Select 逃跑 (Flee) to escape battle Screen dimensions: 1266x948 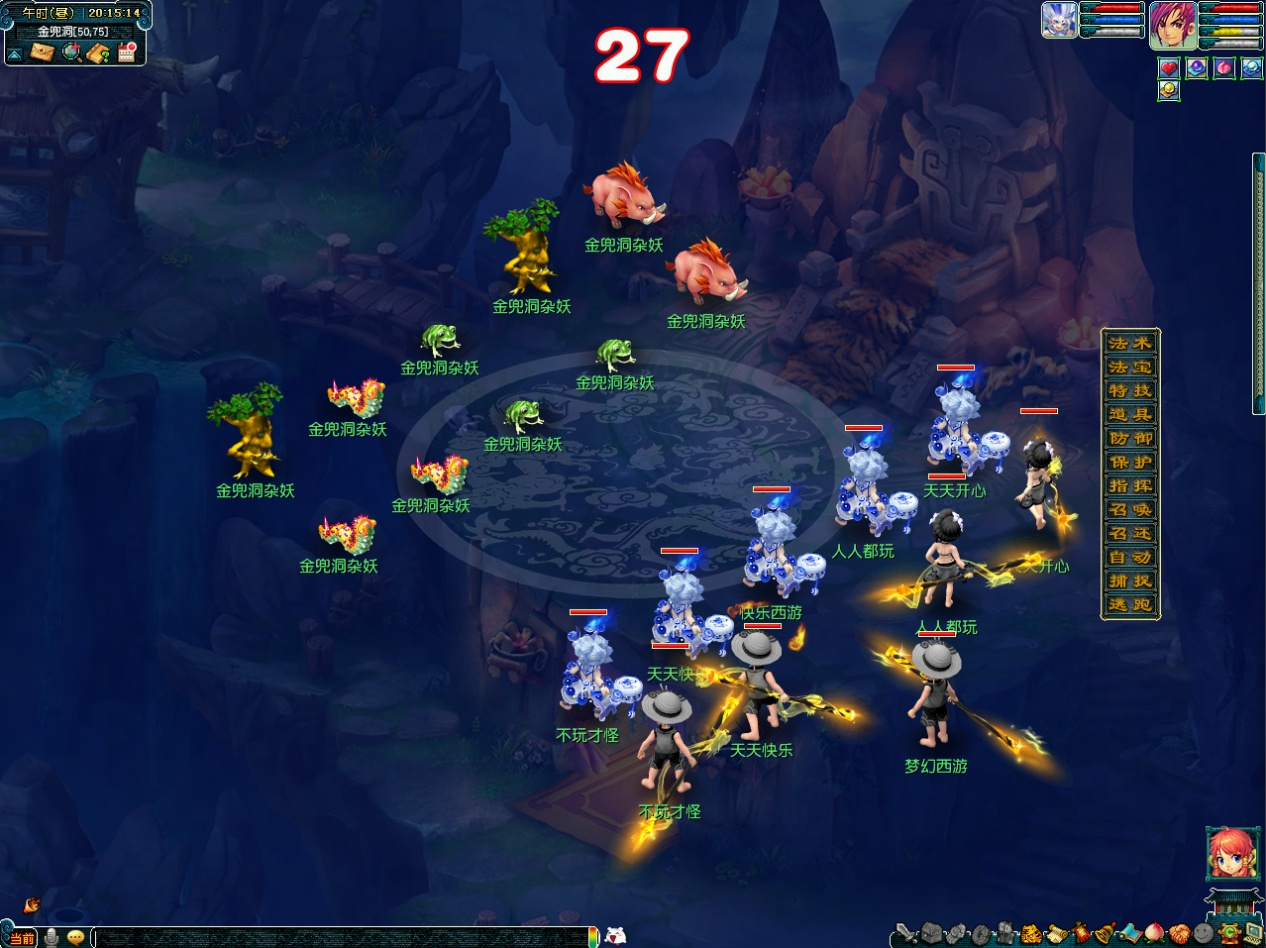coord(1130,605)
